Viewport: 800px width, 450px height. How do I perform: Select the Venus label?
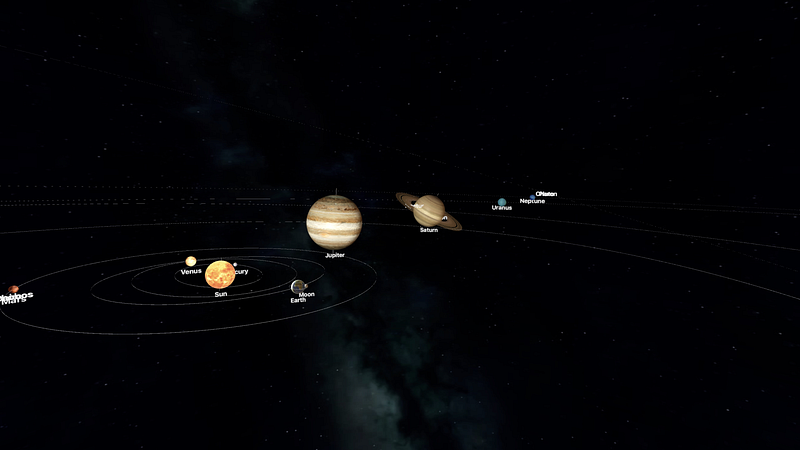(191, 271)
